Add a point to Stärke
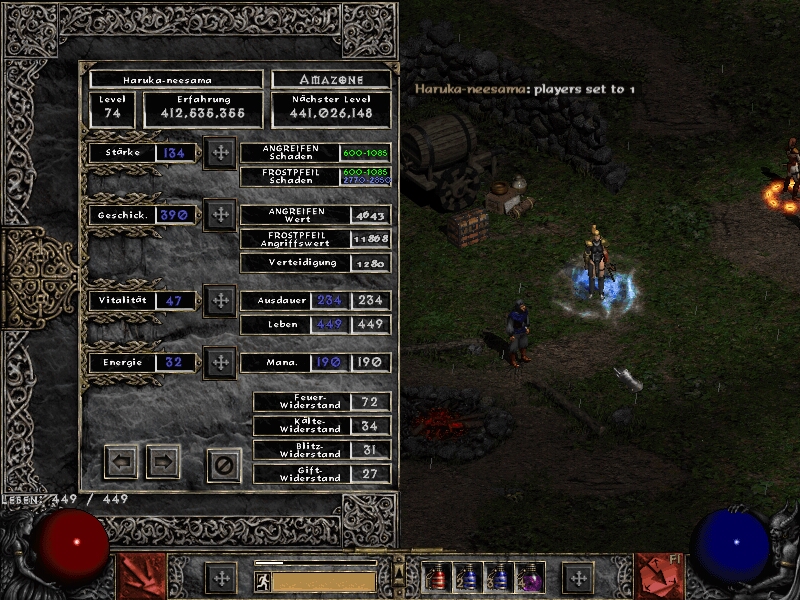Image resolution: width=800 pixels, height=600 pixels. coord(219,154)
